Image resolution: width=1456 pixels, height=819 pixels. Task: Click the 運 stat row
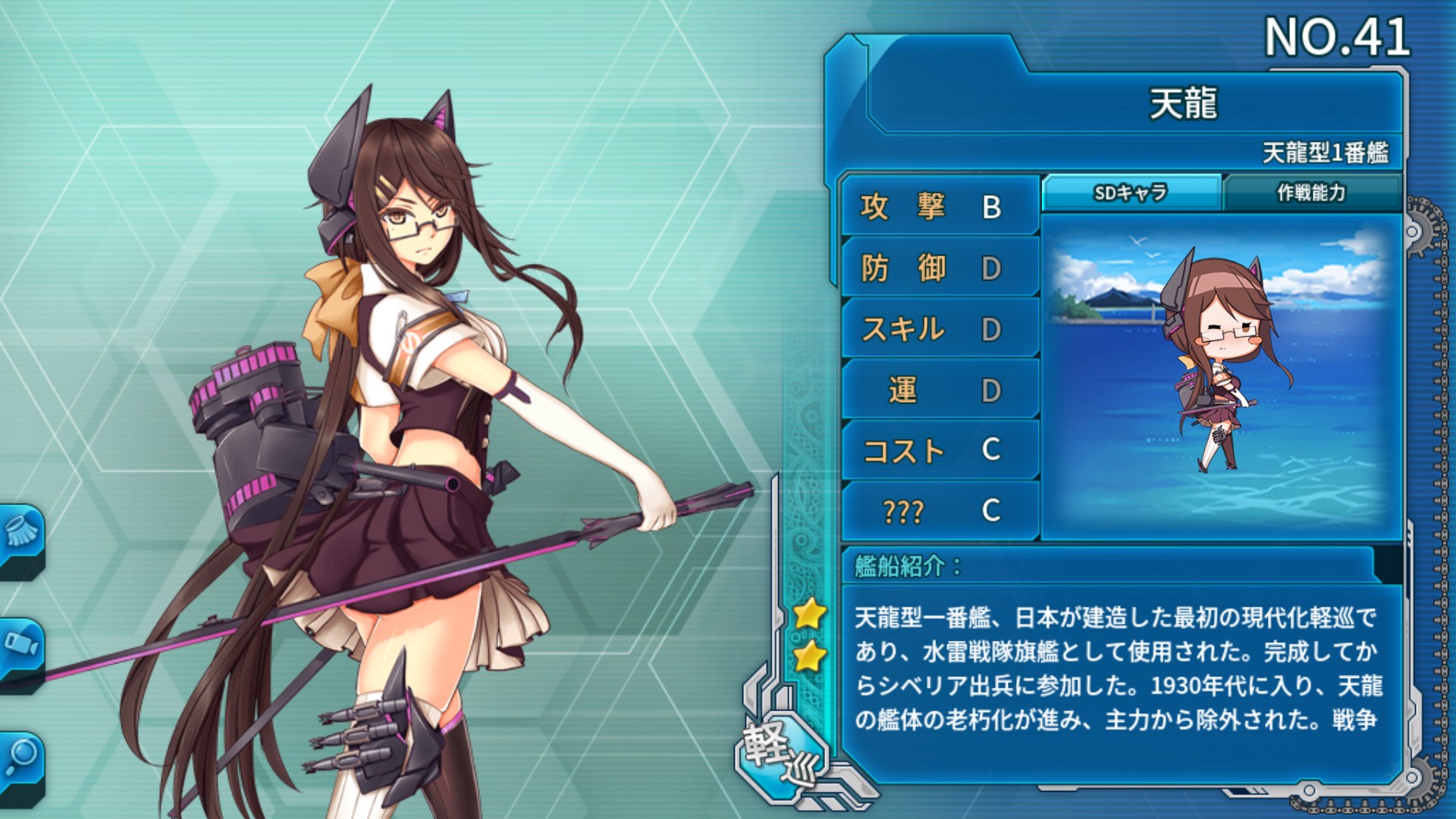click(x=939, y=390)
